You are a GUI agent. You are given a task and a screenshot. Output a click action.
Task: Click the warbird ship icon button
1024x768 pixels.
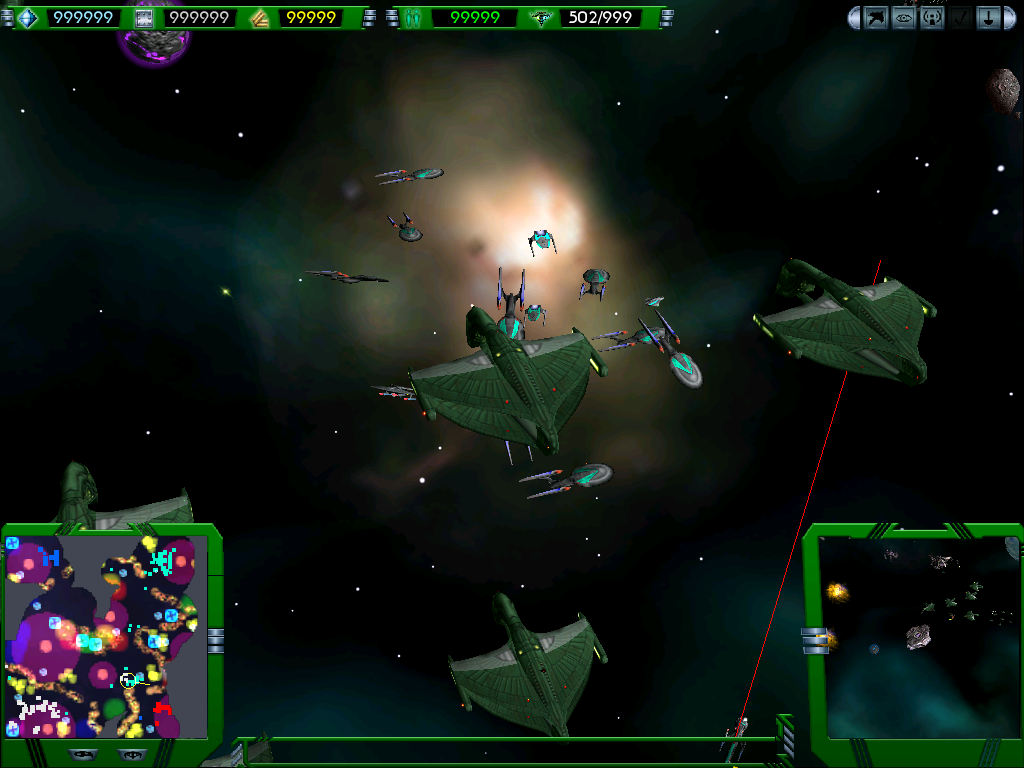click(x=876, y=18)
